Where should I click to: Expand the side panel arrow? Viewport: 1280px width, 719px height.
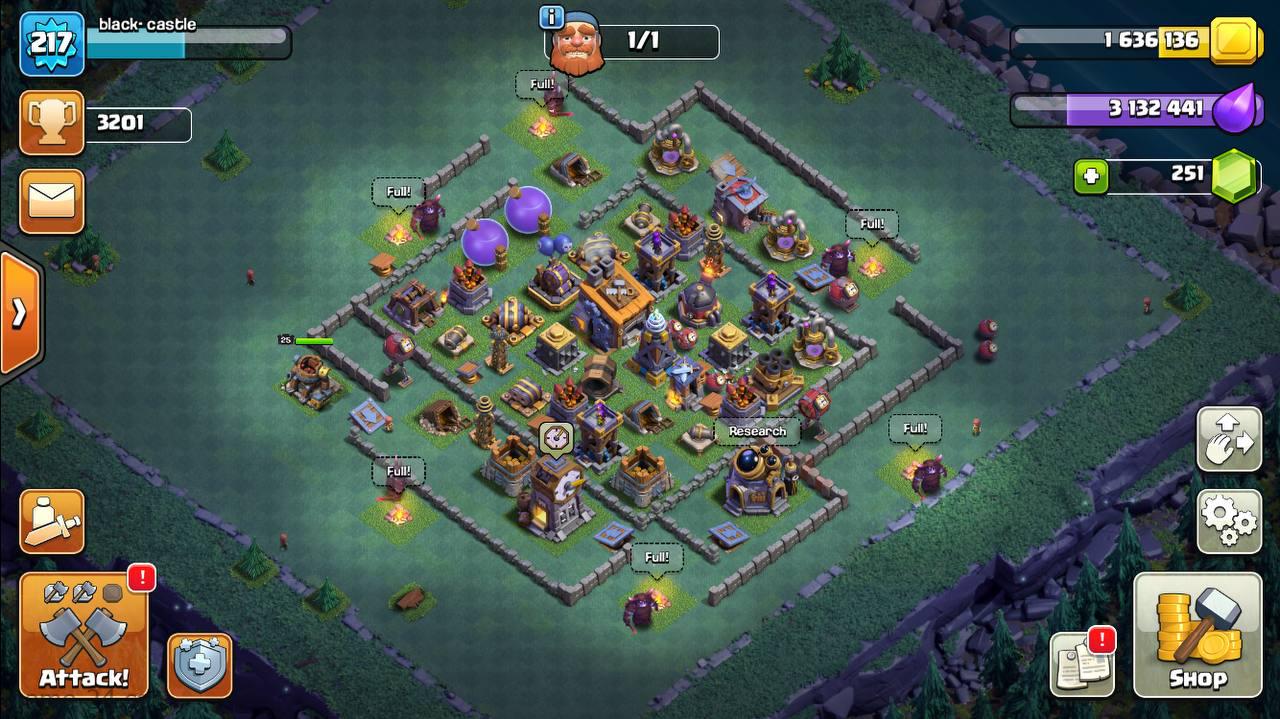(x=19, y=313)
